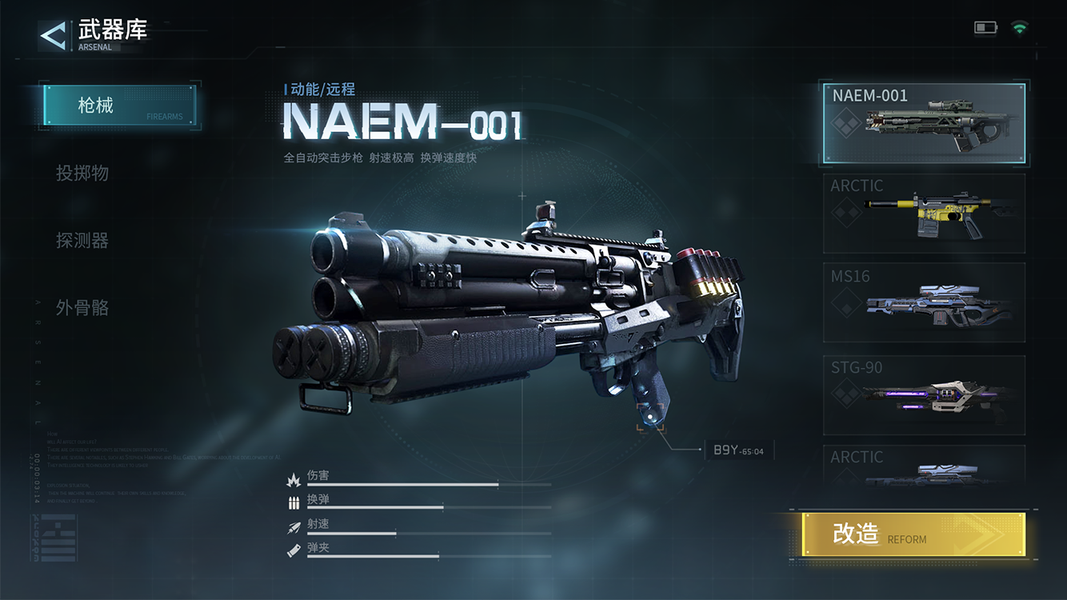Choose the NAEM-001 weapon card

coord(924,123)
